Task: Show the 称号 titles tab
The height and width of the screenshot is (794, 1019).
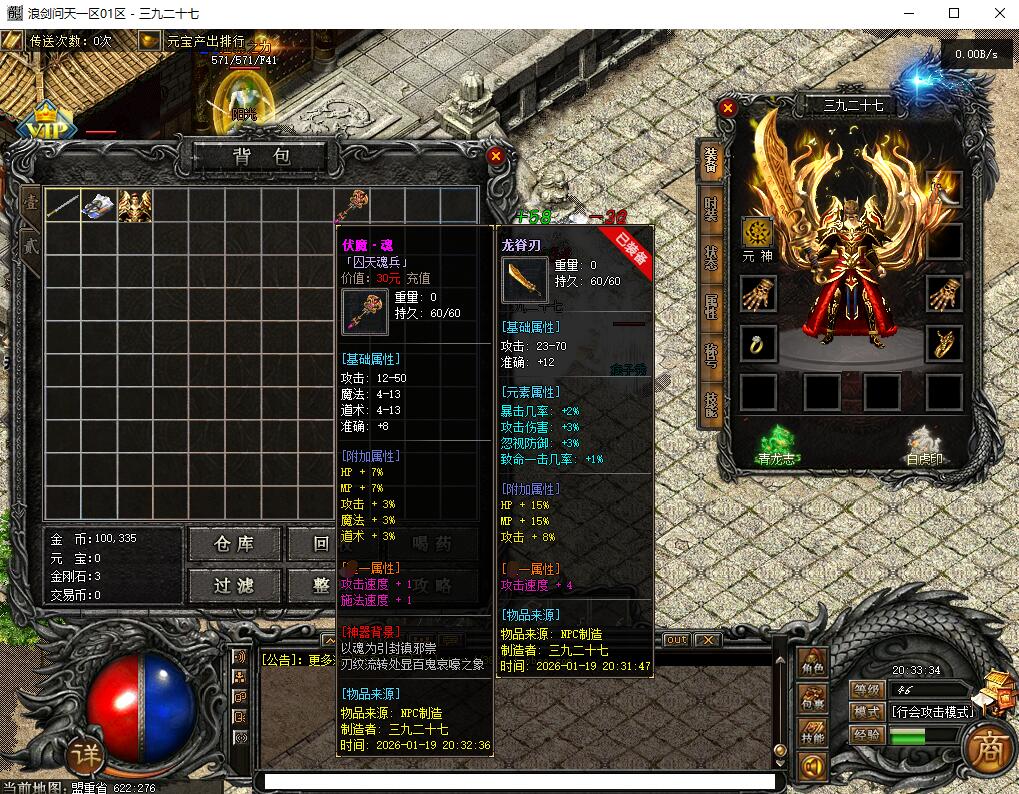Action: click(x=710, y=355)
